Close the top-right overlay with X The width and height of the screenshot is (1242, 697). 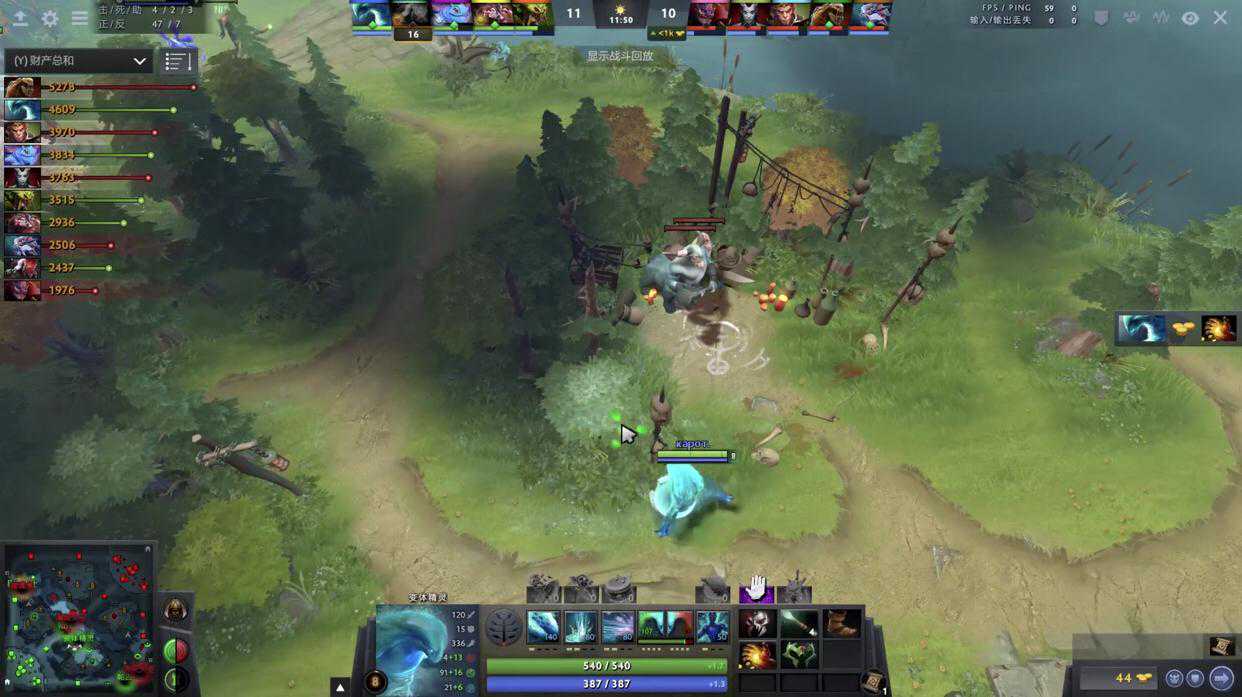[1220, 18]
